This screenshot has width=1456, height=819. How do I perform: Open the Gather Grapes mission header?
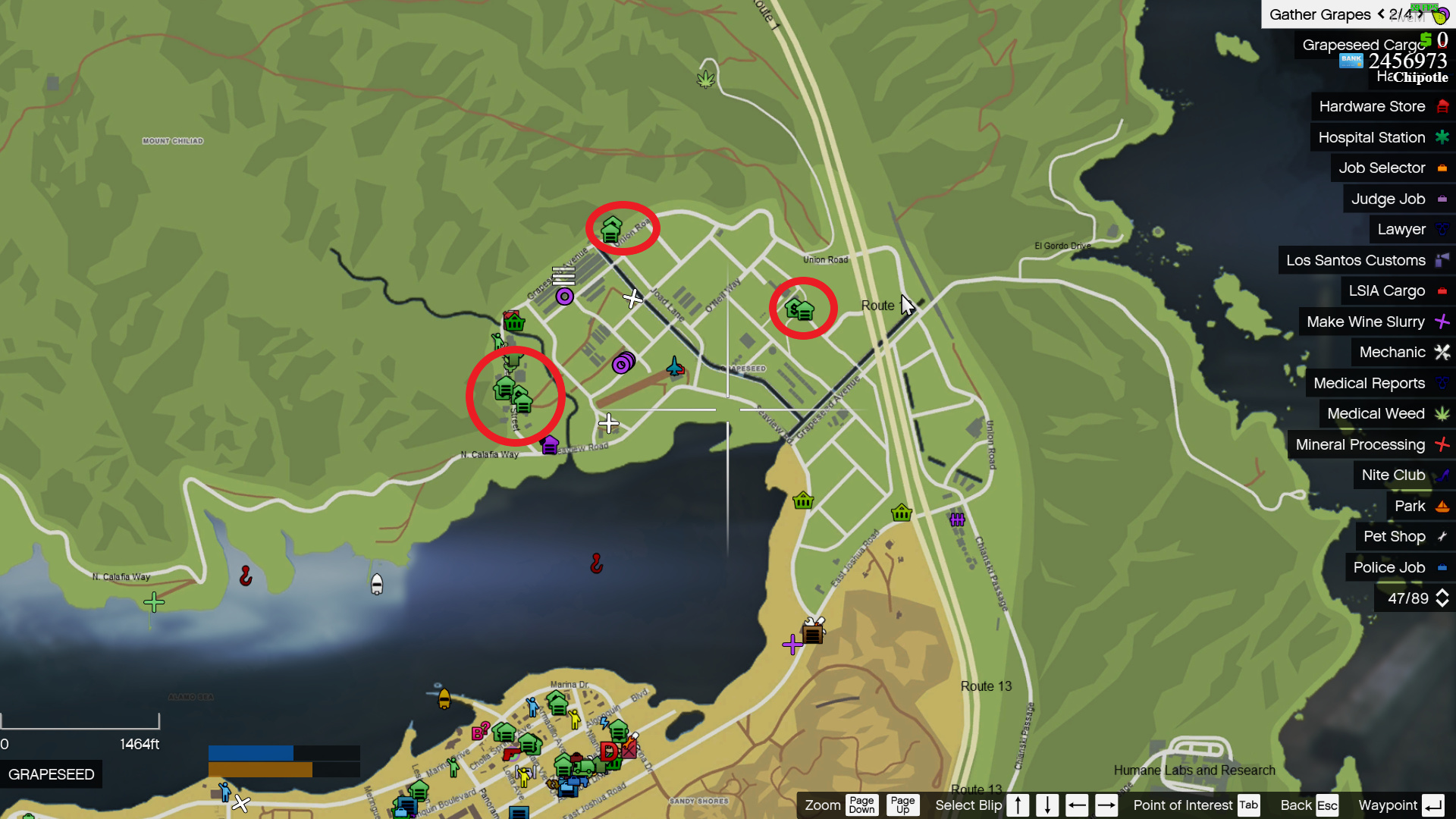click(x=1321, y=14)
